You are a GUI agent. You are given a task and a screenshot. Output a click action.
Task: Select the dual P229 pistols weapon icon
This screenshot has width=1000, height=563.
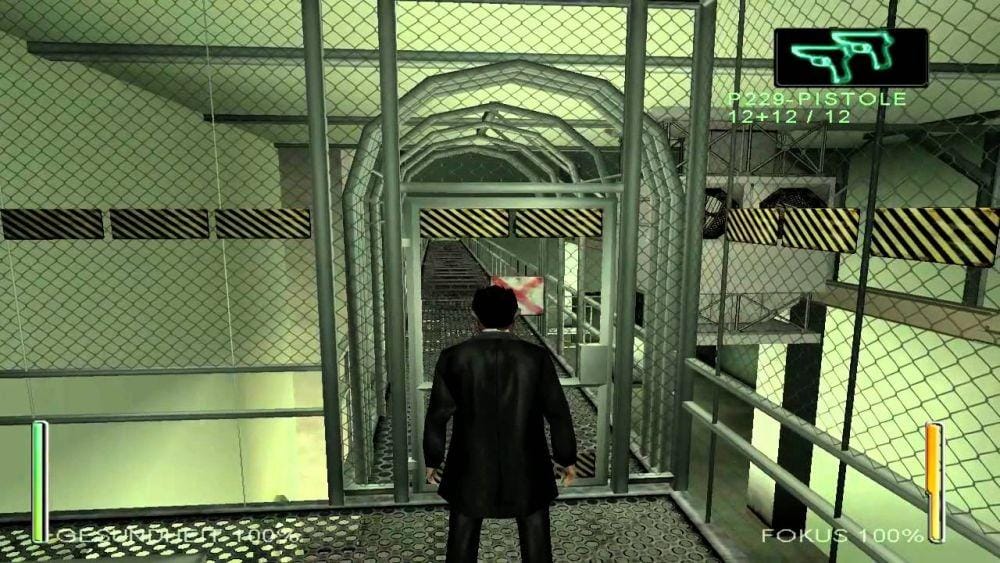click(850, 57)
